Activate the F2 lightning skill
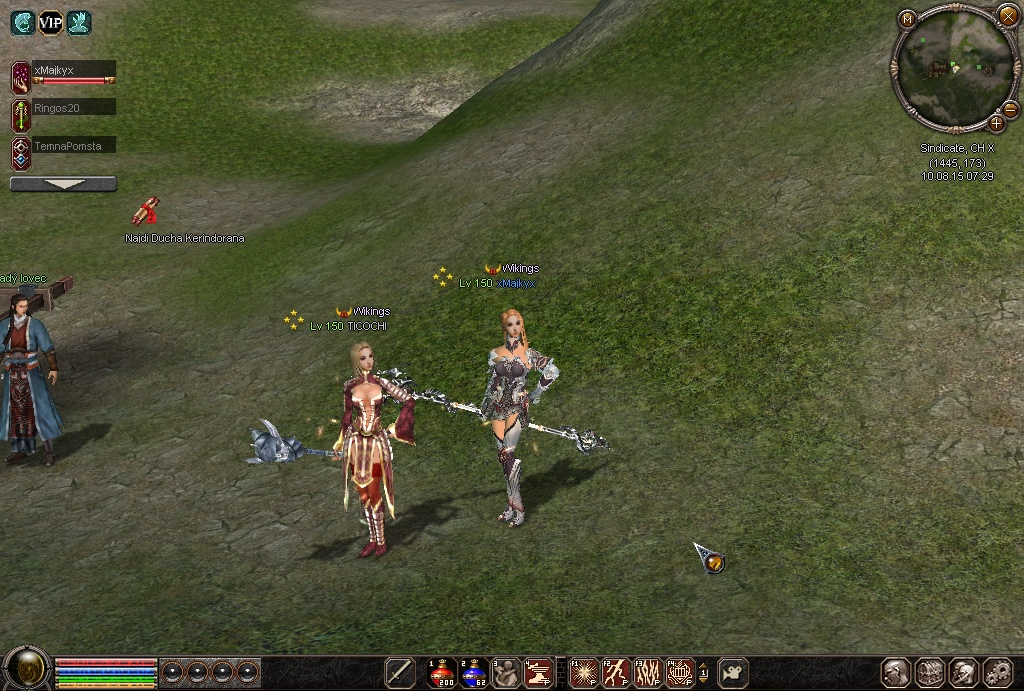The width and height of the screenshot is (1024, 691). tap(616, 672)
